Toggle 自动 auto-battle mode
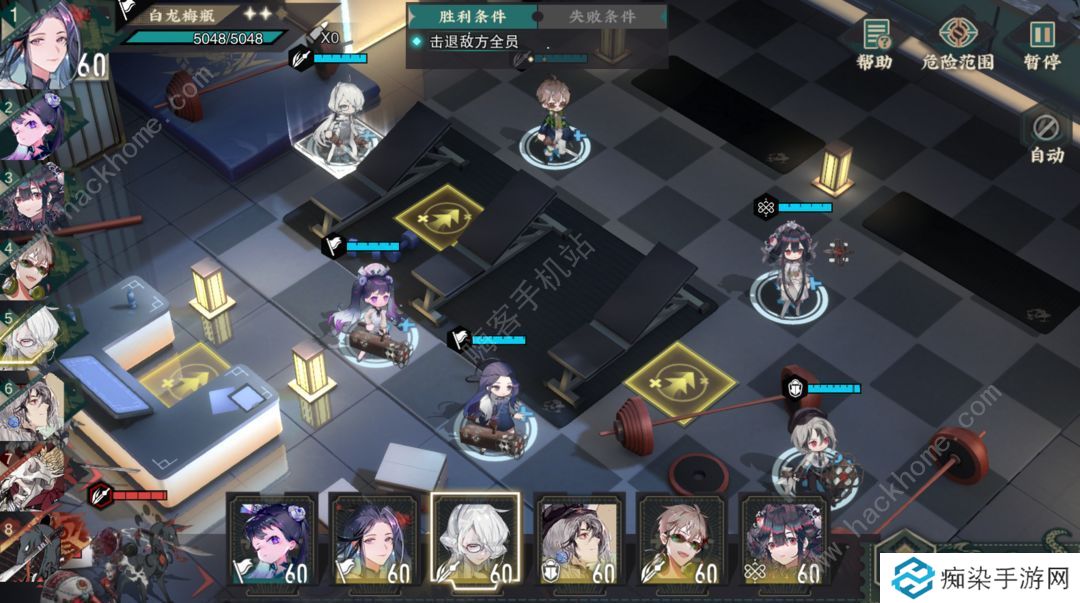1080x603 pixels. tap(1047, 137)
